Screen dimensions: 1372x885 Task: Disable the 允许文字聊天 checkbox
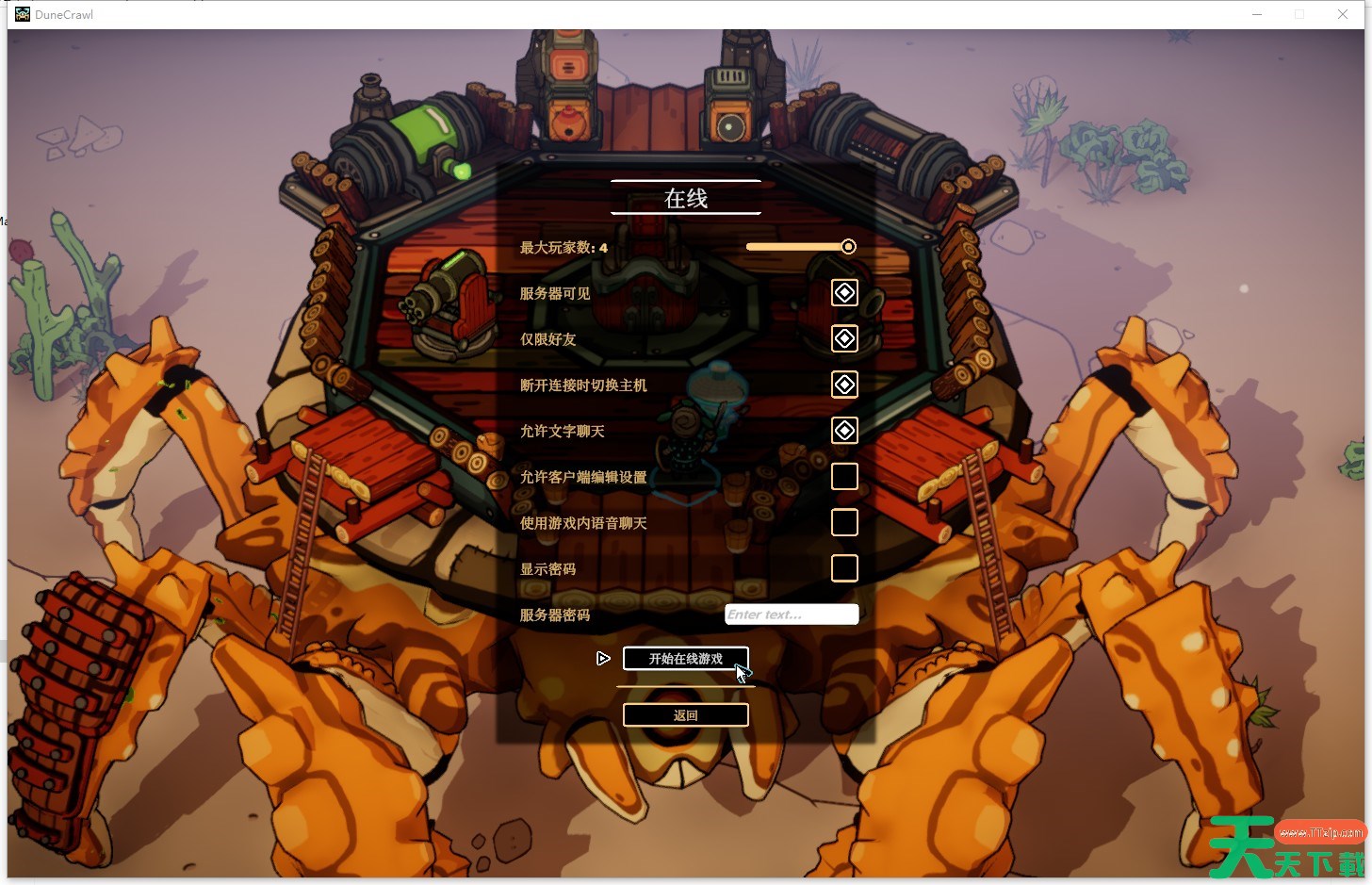[x=844, y=431]
